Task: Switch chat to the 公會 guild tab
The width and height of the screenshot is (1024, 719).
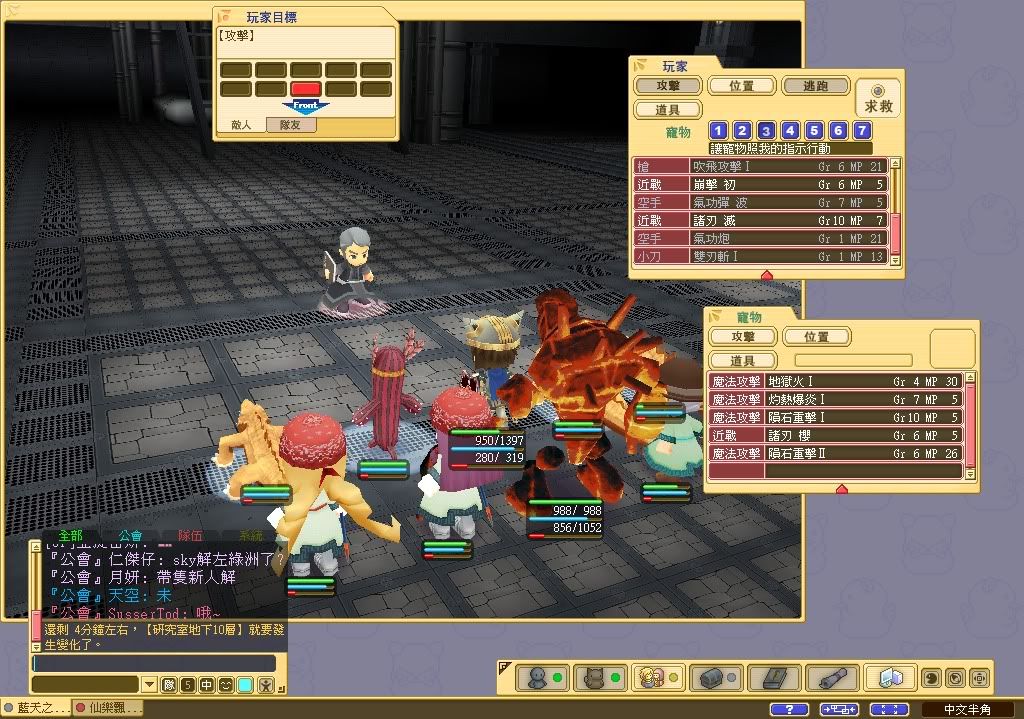Action: (130, 536)
